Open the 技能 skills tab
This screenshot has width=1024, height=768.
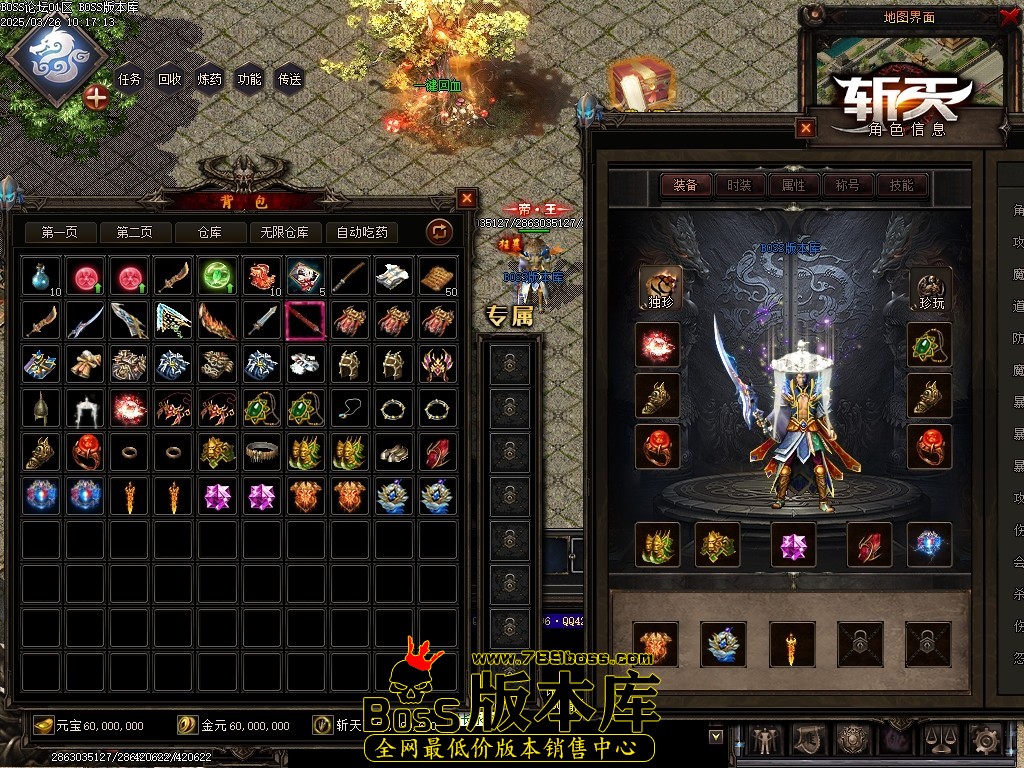[x=901, y=185]
